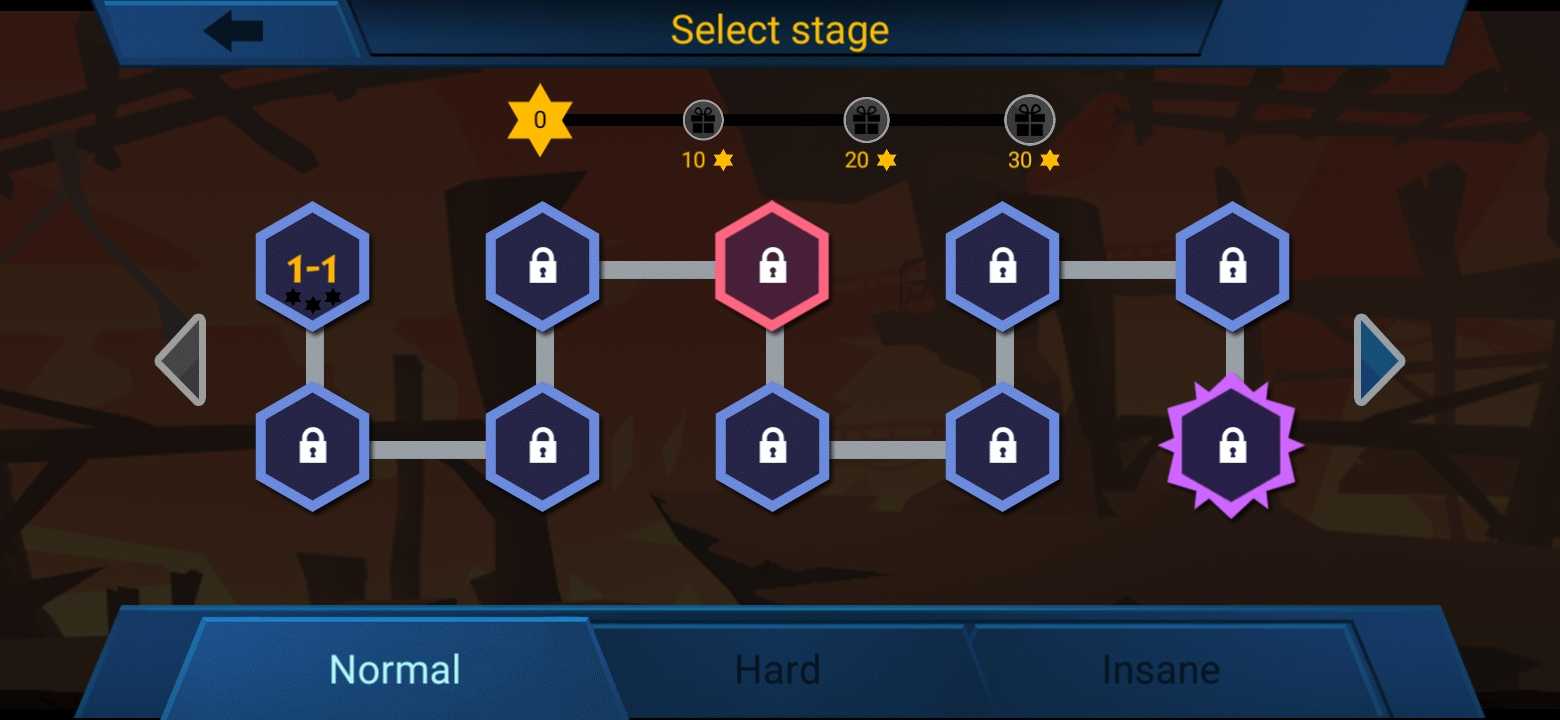1560x720 pixels.
Task: Select the locked red hexagon stage
Action: [x=772, y=267]
